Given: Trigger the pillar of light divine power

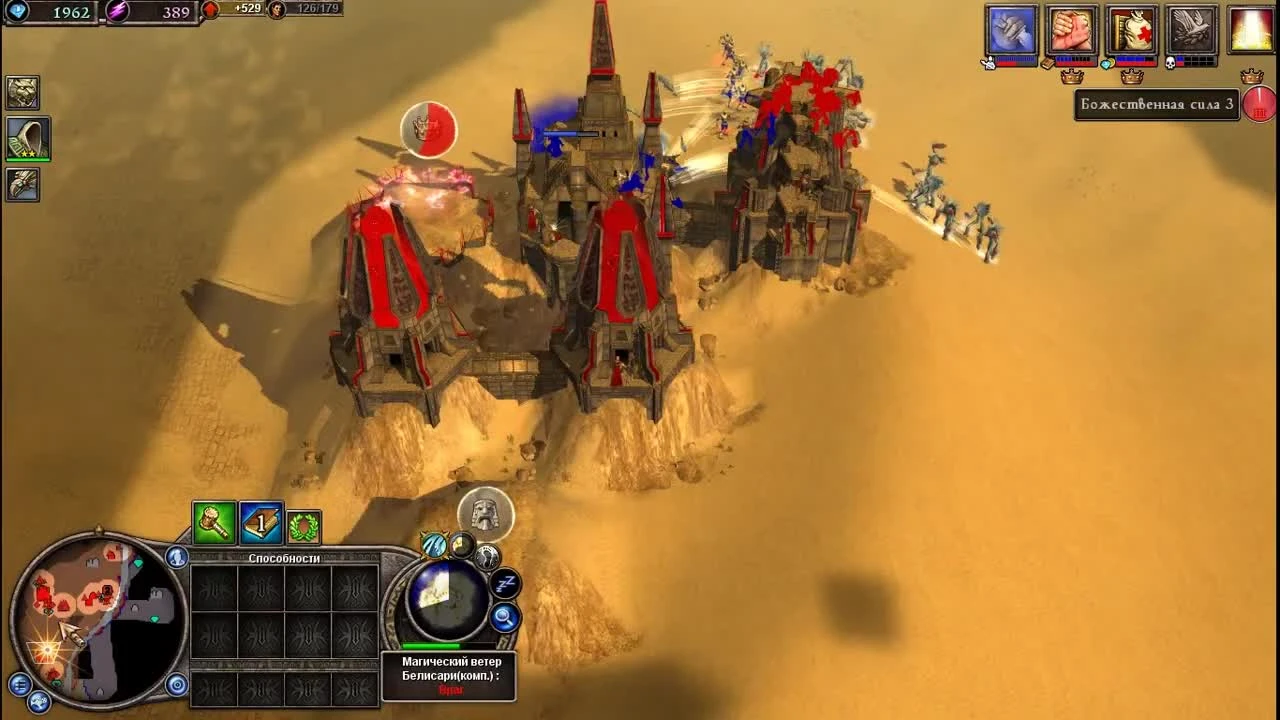Looking at the screenshot, I should pos(1250,28).
